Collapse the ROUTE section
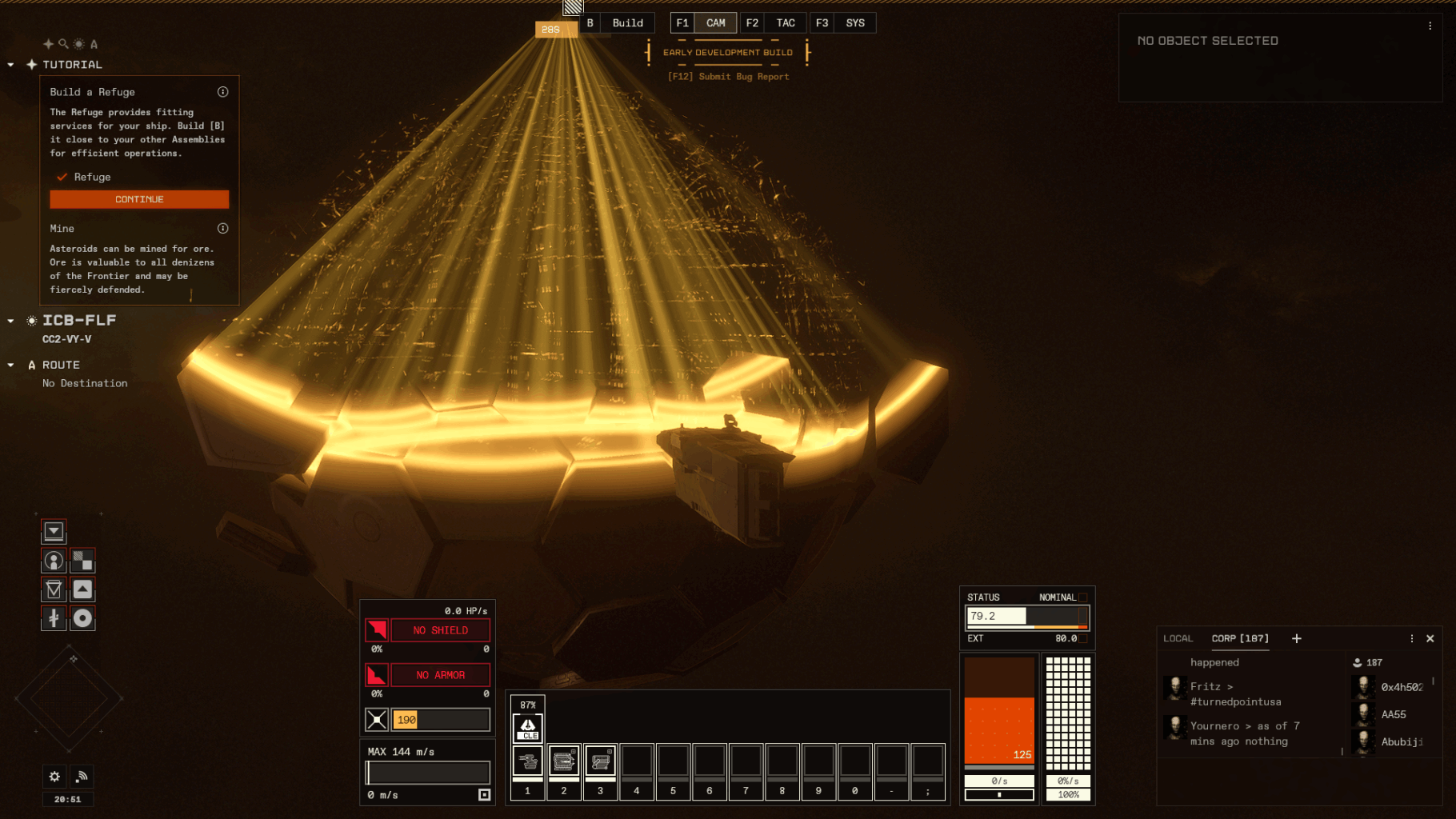Screen dimensions: 1456x819 [10, 365]
